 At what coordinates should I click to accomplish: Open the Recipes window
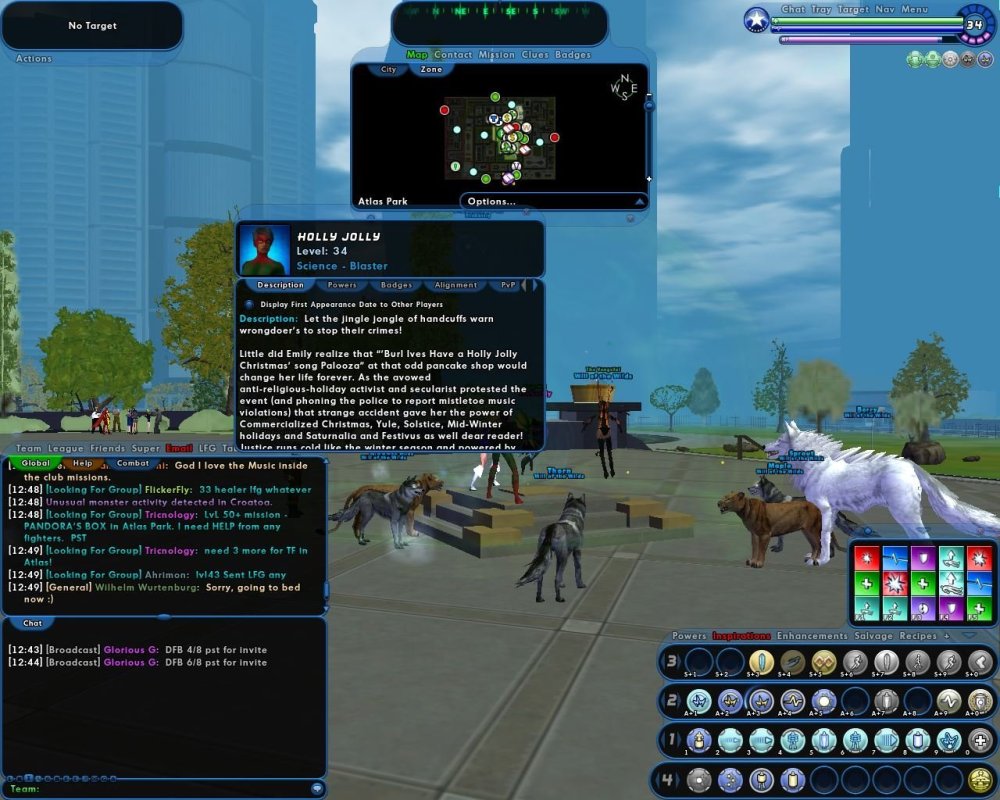(x=918, y=636)
